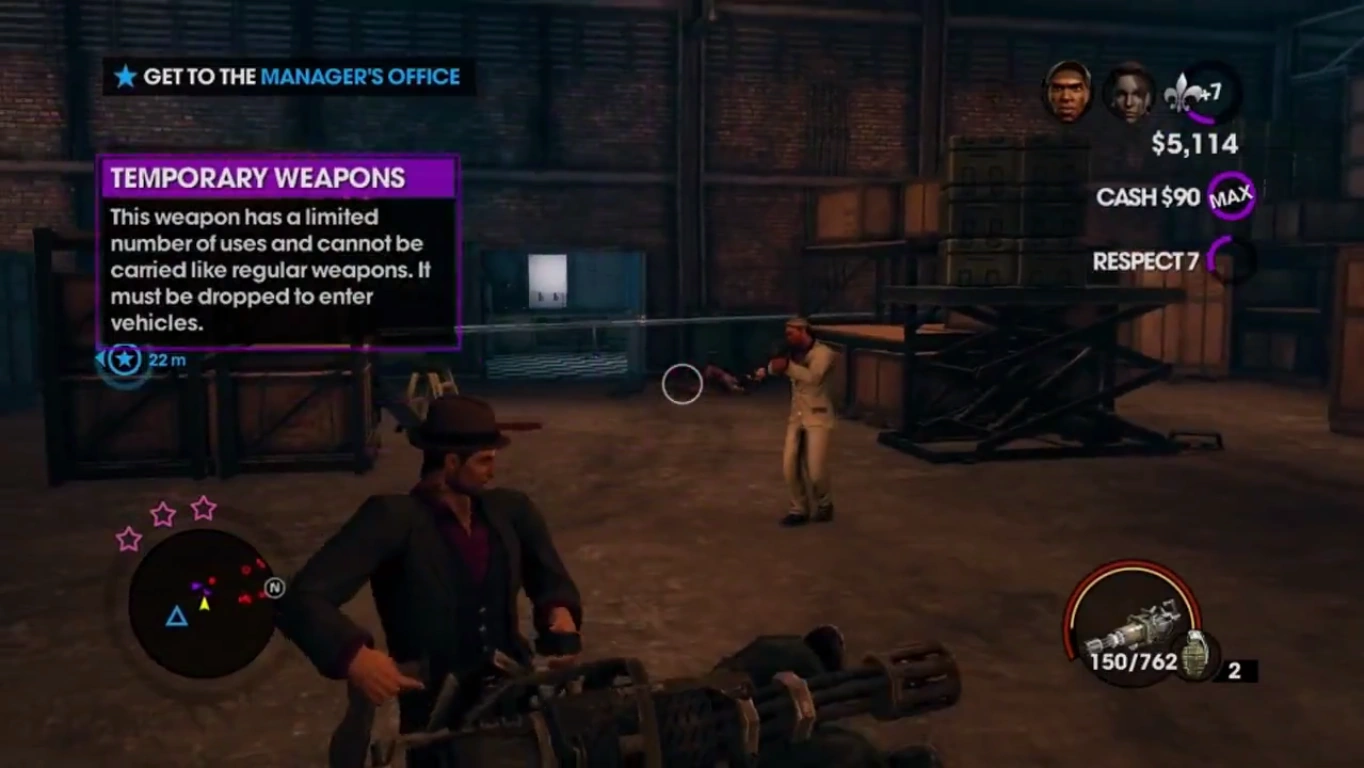Toggle the speaker icon beside the distance marker
1364x768 pixels.
coord(99,359)
